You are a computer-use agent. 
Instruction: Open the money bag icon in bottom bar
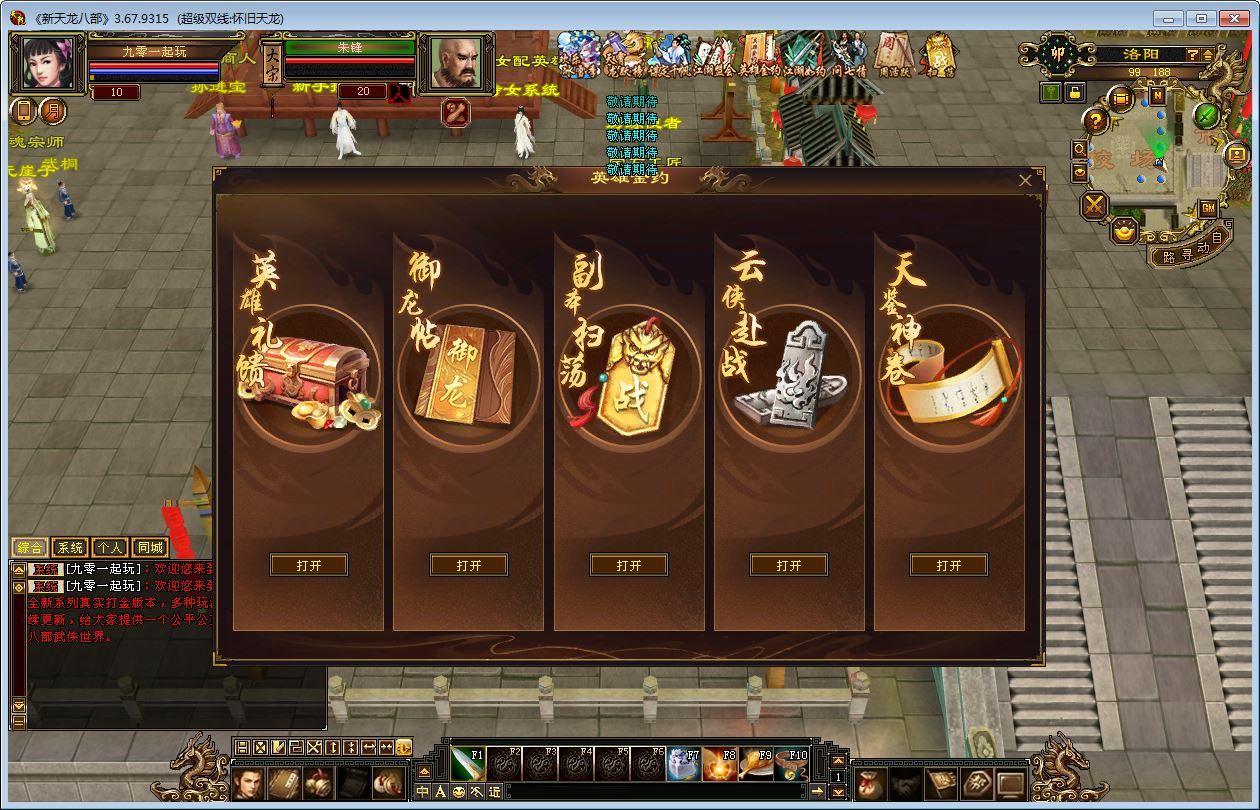click(x=869, y=783)
